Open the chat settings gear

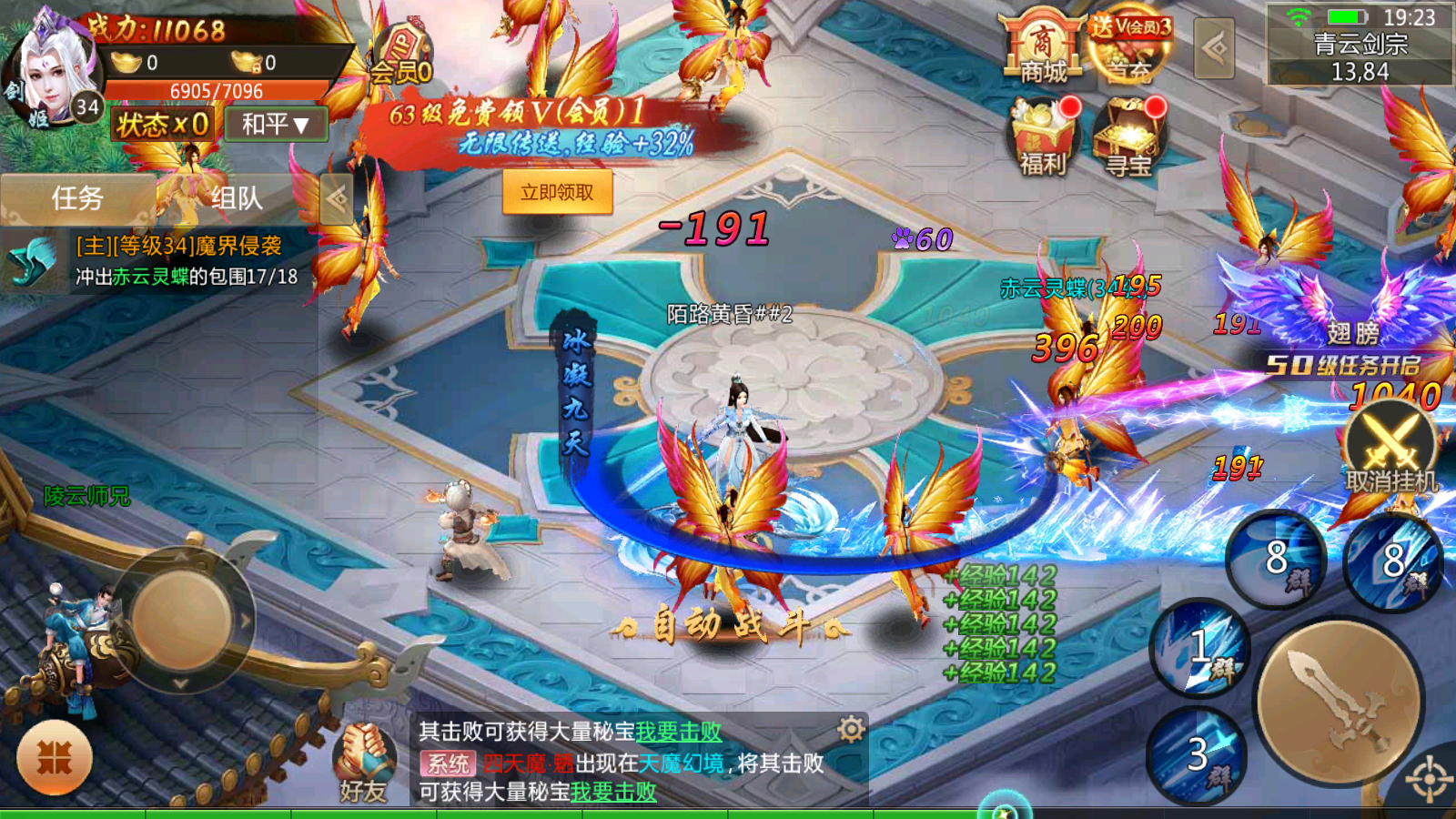click(851, 728)
